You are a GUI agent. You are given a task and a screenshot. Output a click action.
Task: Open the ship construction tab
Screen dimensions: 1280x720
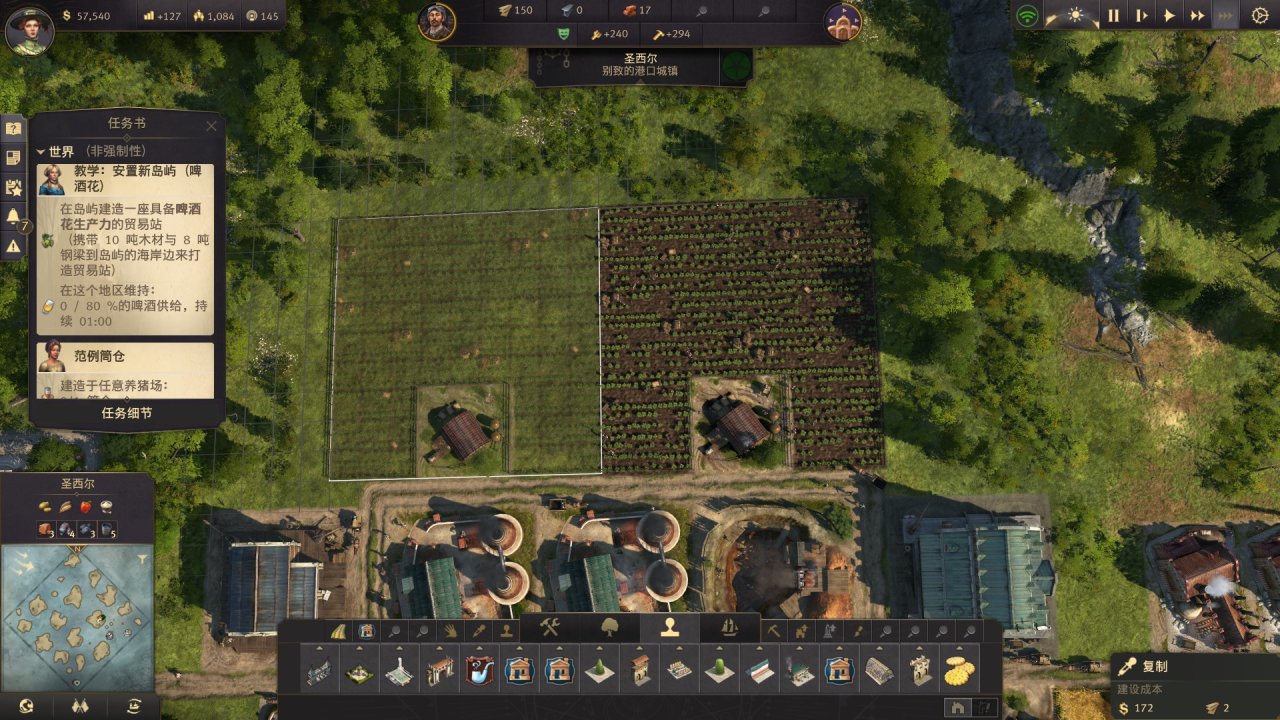coord(729,628)
